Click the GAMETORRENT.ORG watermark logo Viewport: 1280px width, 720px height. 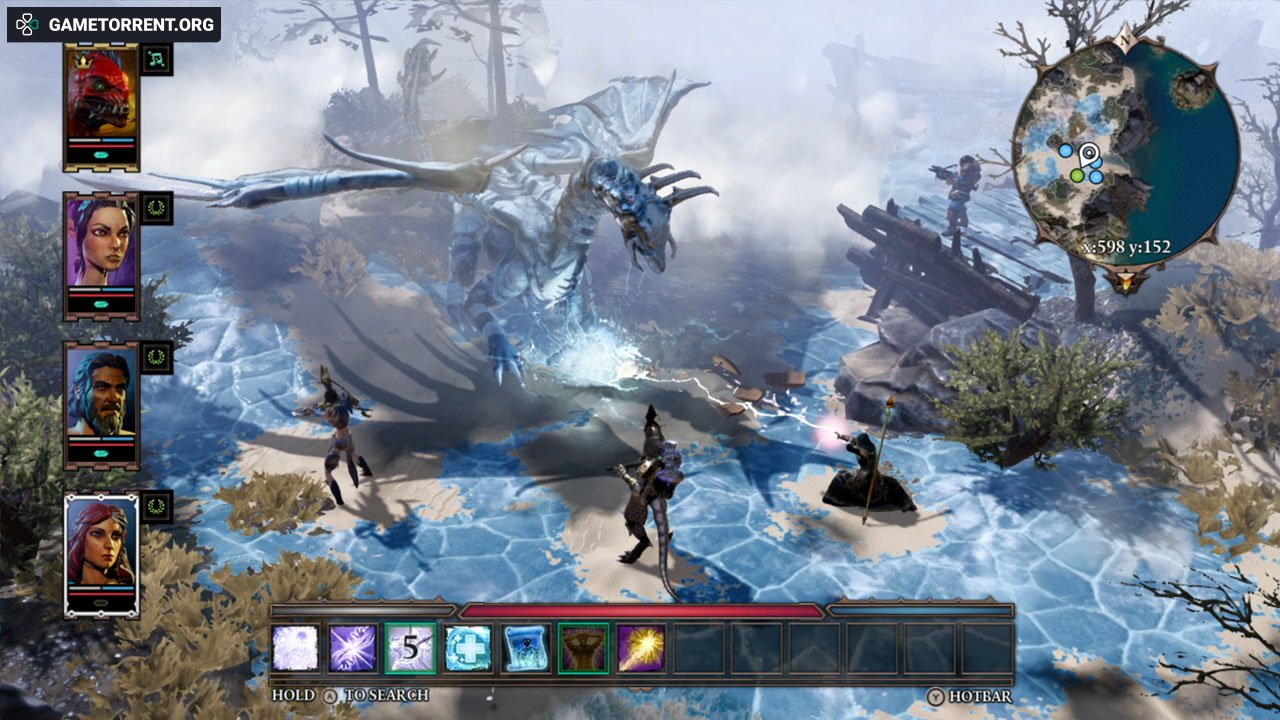point(114,24)
